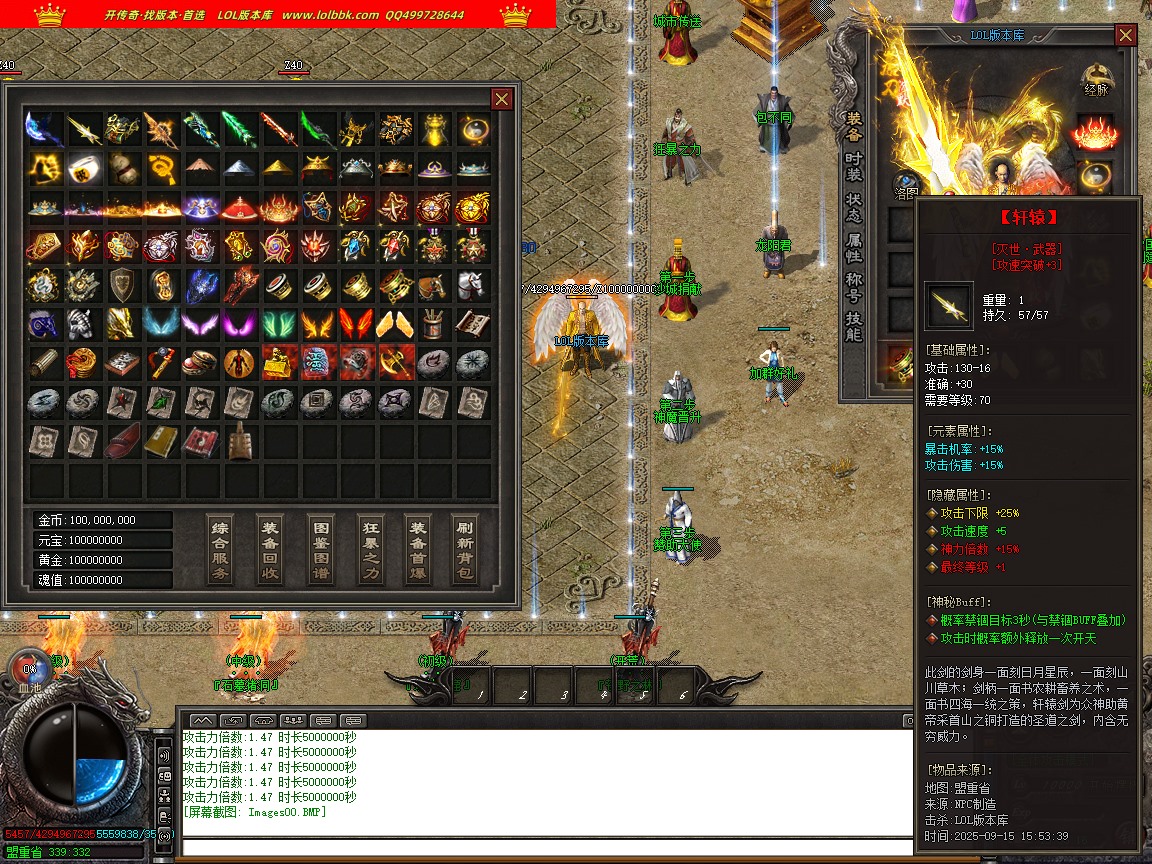Click the 装备回收 equipment recycle button

270,551
